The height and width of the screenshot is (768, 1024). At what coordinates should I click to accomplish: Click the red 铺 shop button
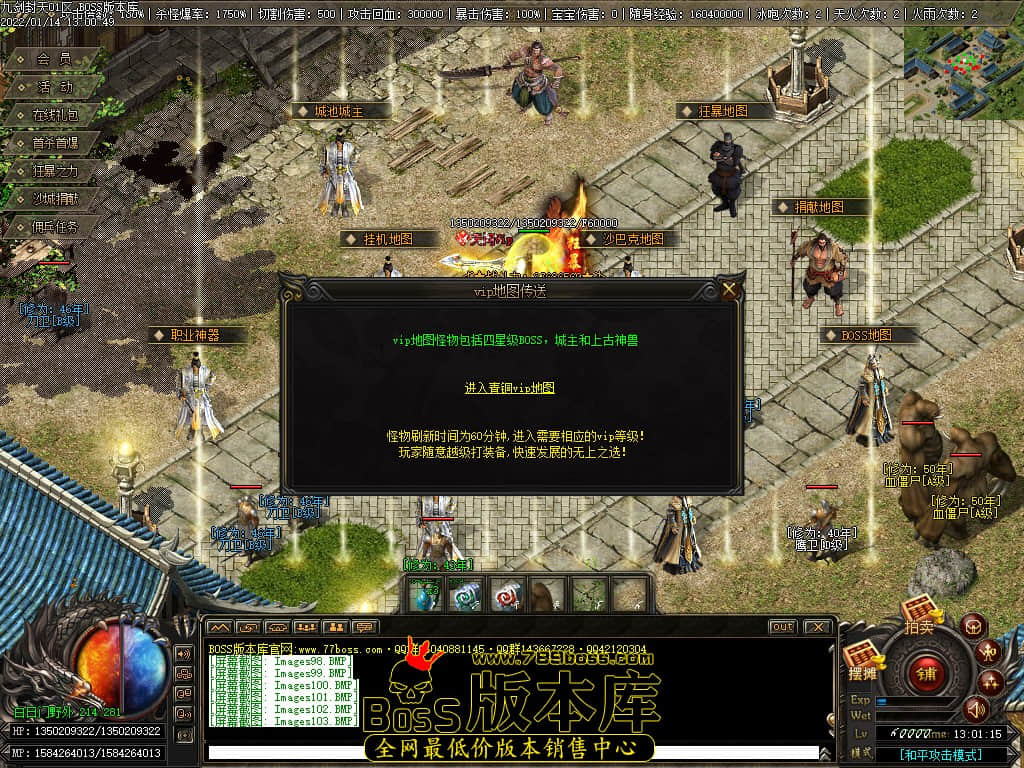pyautogui.click(x=926, y=672)
